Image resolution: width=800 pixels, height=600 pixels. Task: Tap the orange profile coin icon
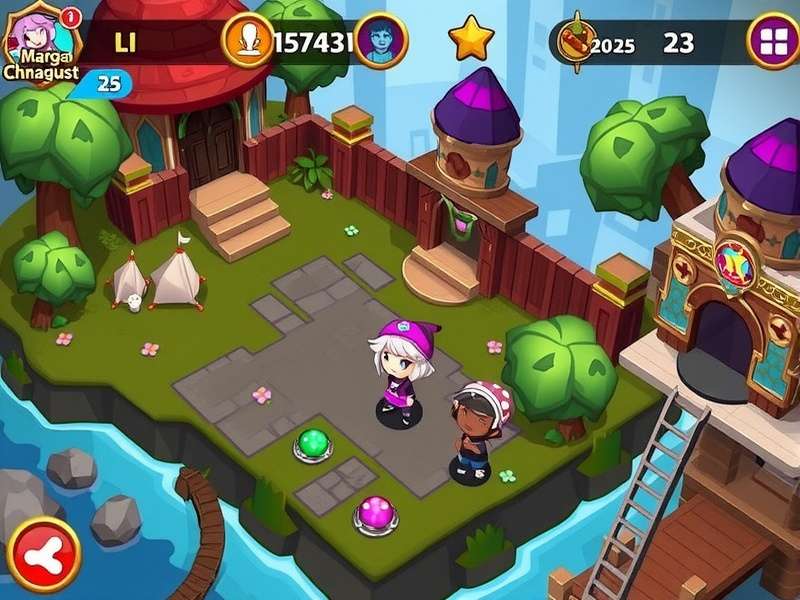247,41
